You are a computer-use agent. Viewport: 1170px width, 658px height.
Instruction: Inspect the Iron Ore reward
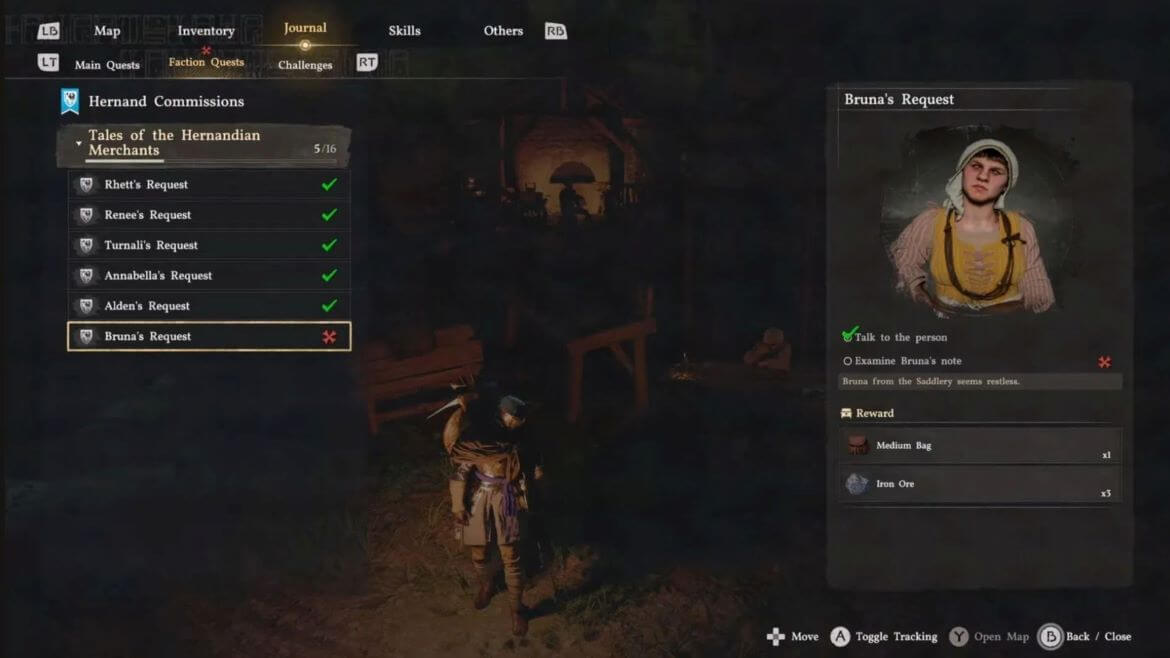coord(979,484)
